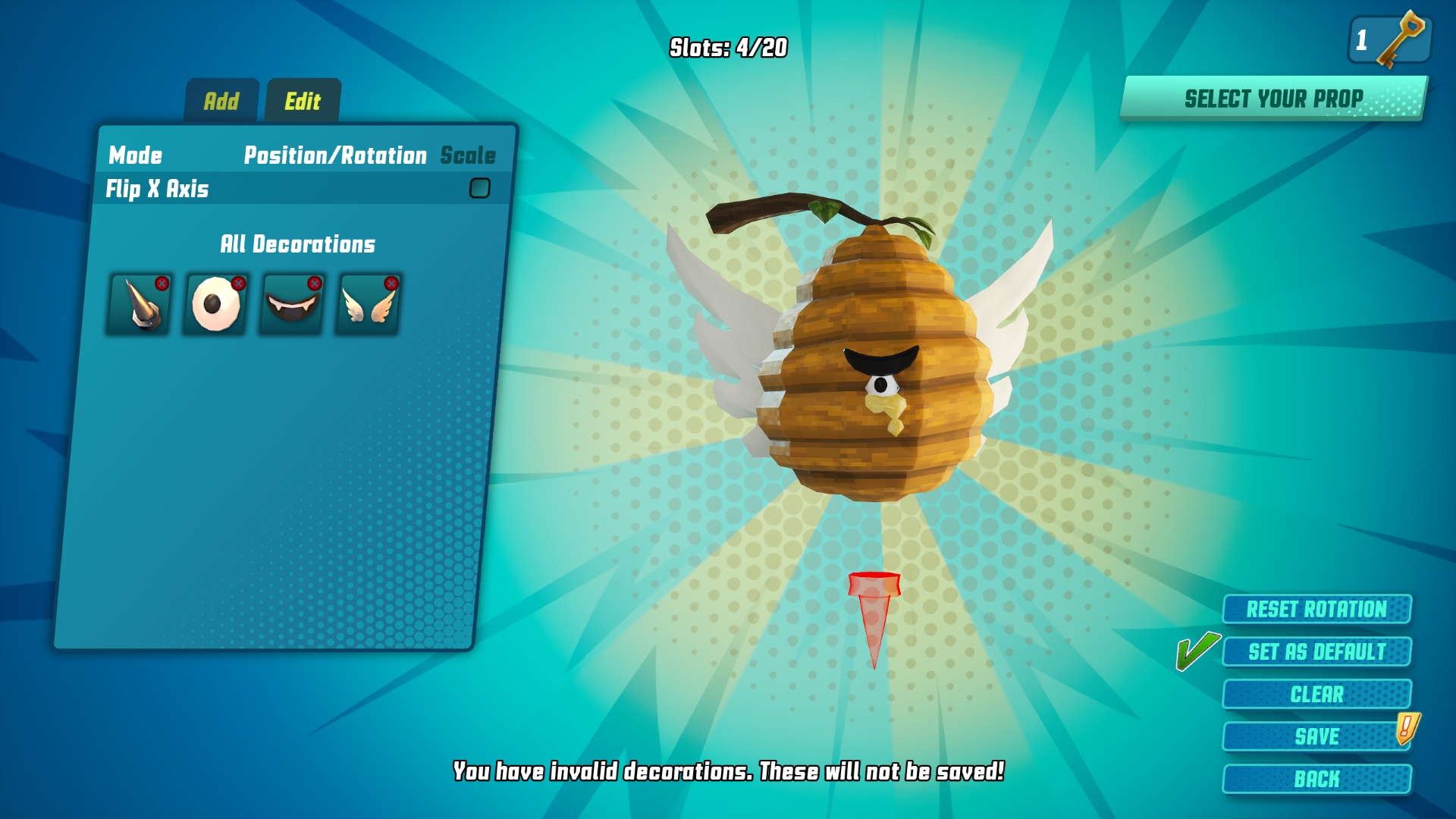Click the golden key counter
Viewport: 1456px width, 819px height.
(1389, 39)
